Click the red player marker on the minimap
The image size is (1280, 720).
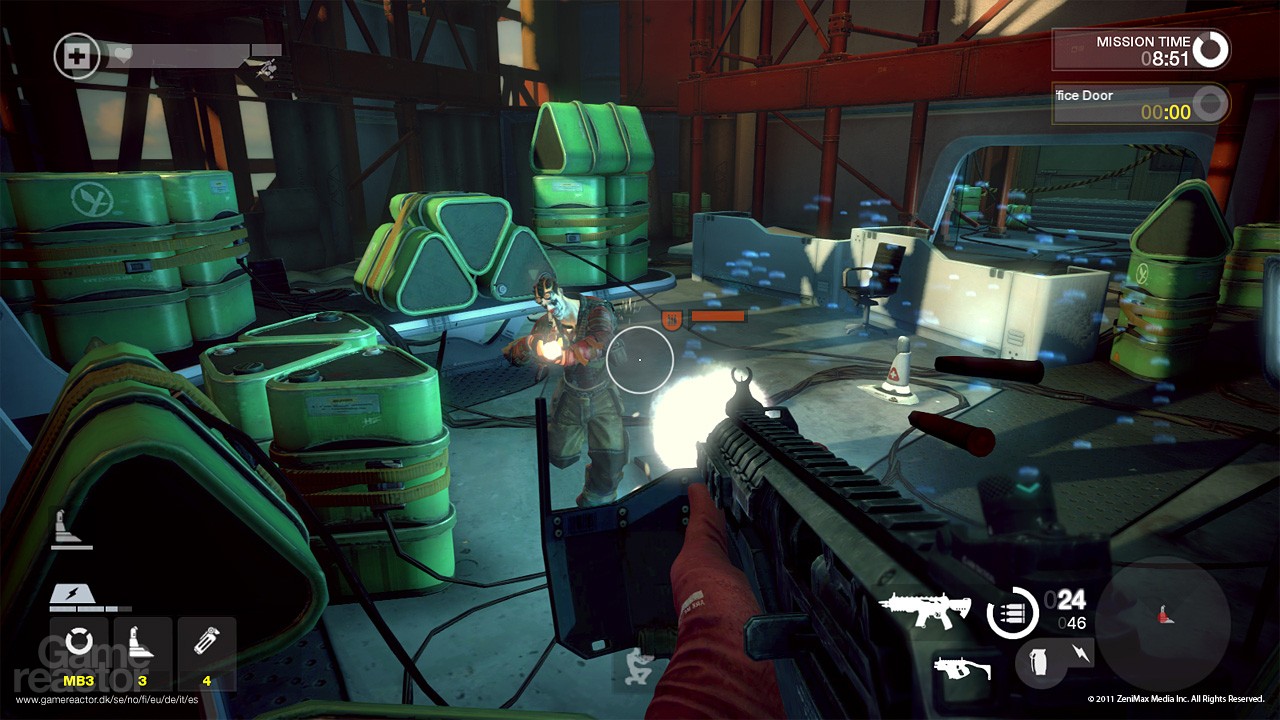pyautogui.click(x=1163, y=613)
